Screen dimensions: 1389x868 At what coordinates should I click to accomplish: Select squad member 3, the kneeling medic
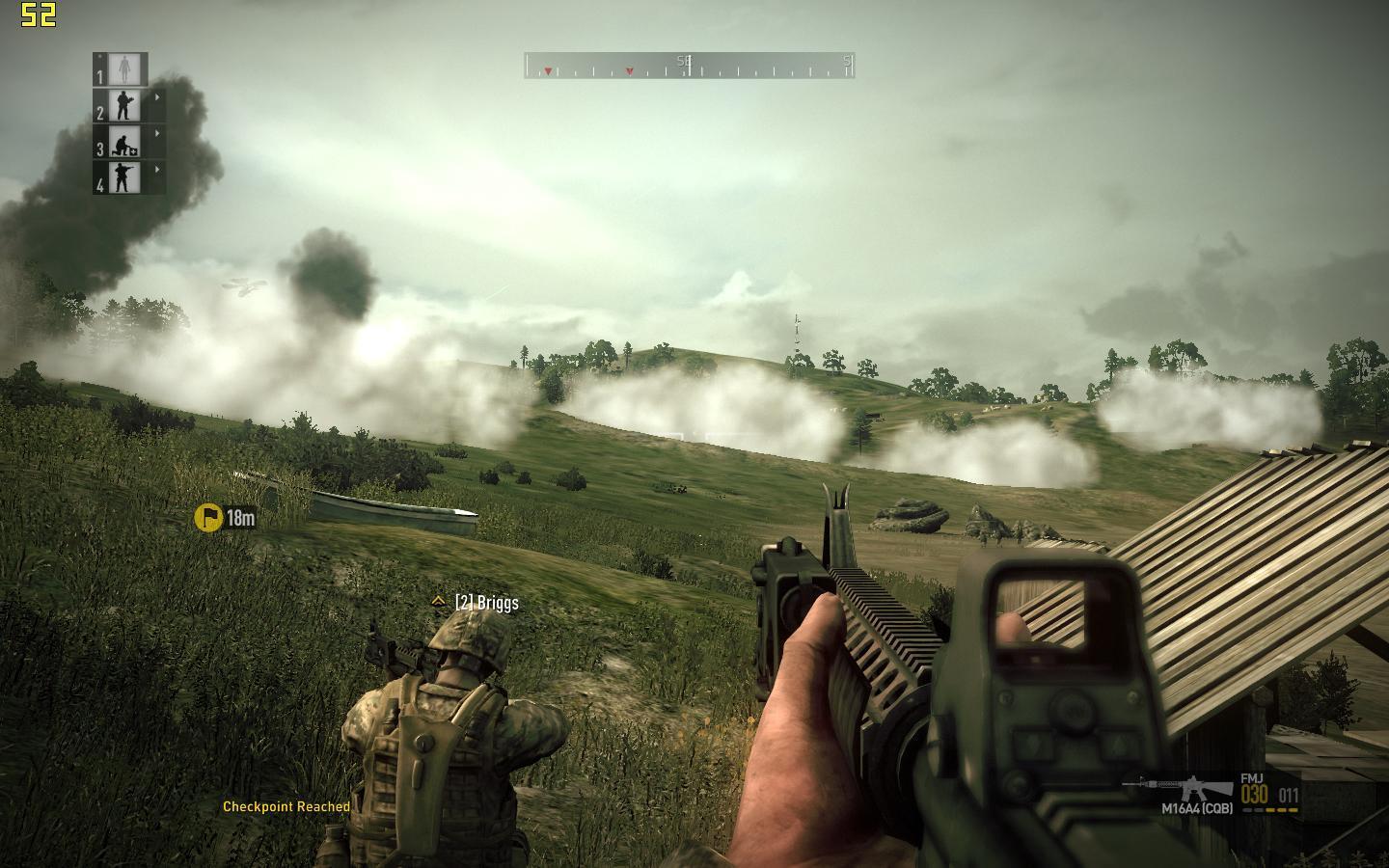click(x=123, y=142)
